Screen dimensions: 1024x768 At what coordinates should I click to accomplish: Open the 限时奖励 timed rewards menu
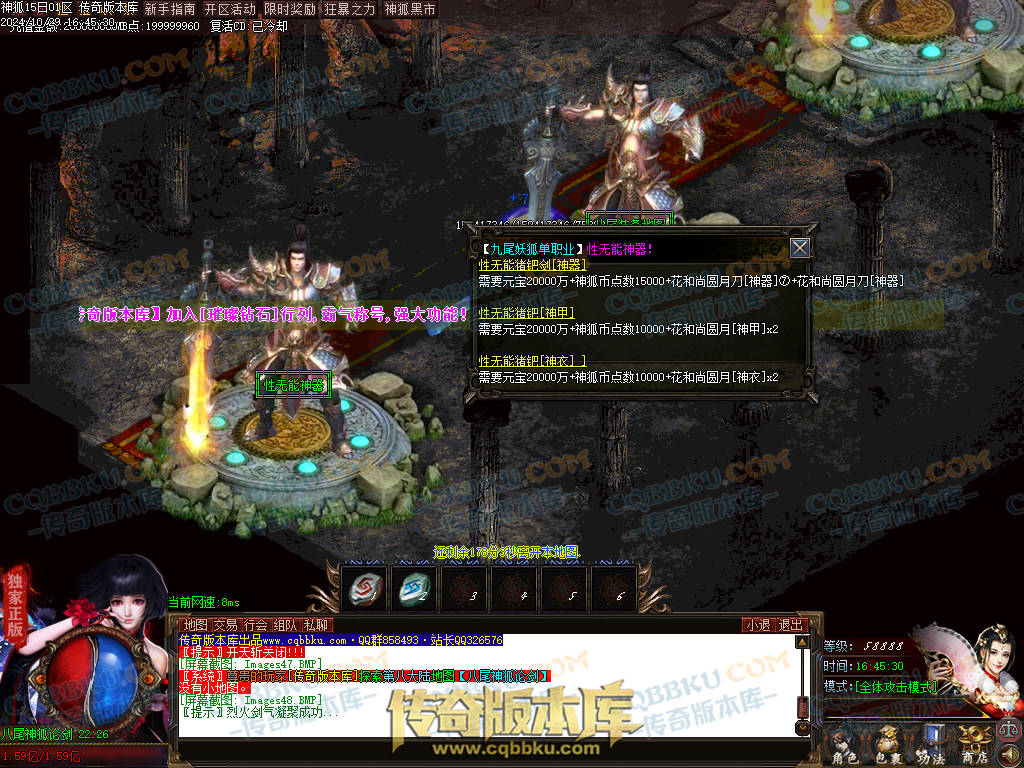[x=290, y=9]
